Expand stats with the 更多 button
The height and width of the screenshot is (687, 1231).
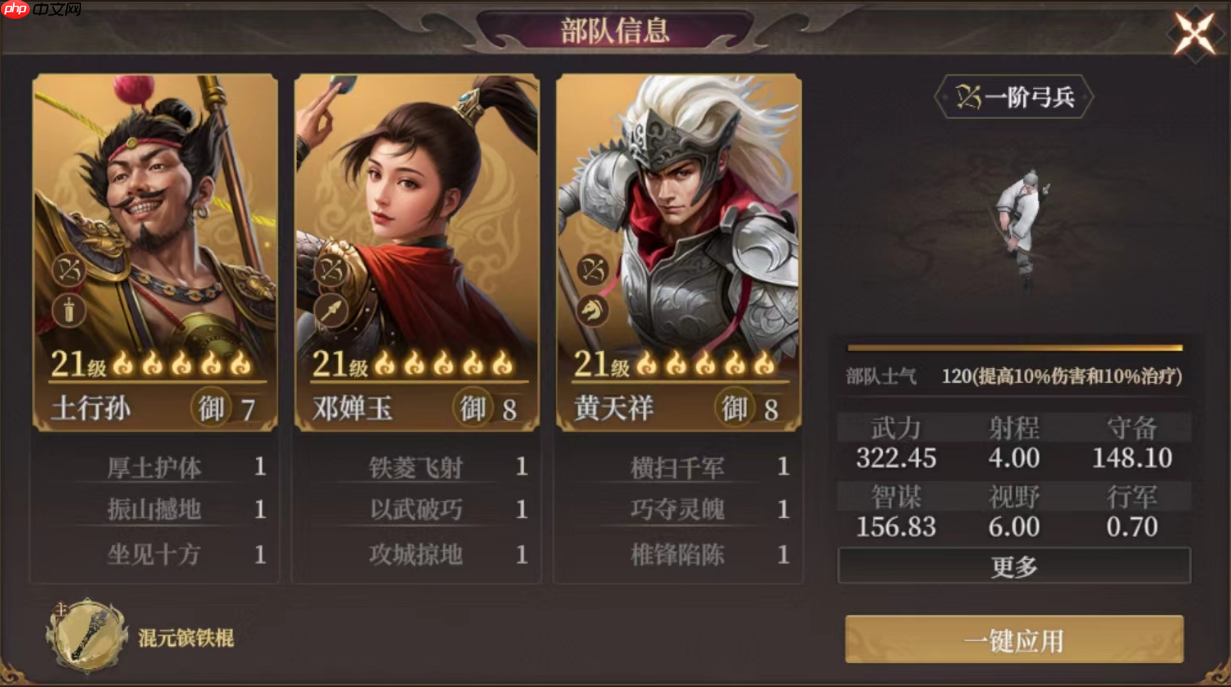pos(1014,566)
